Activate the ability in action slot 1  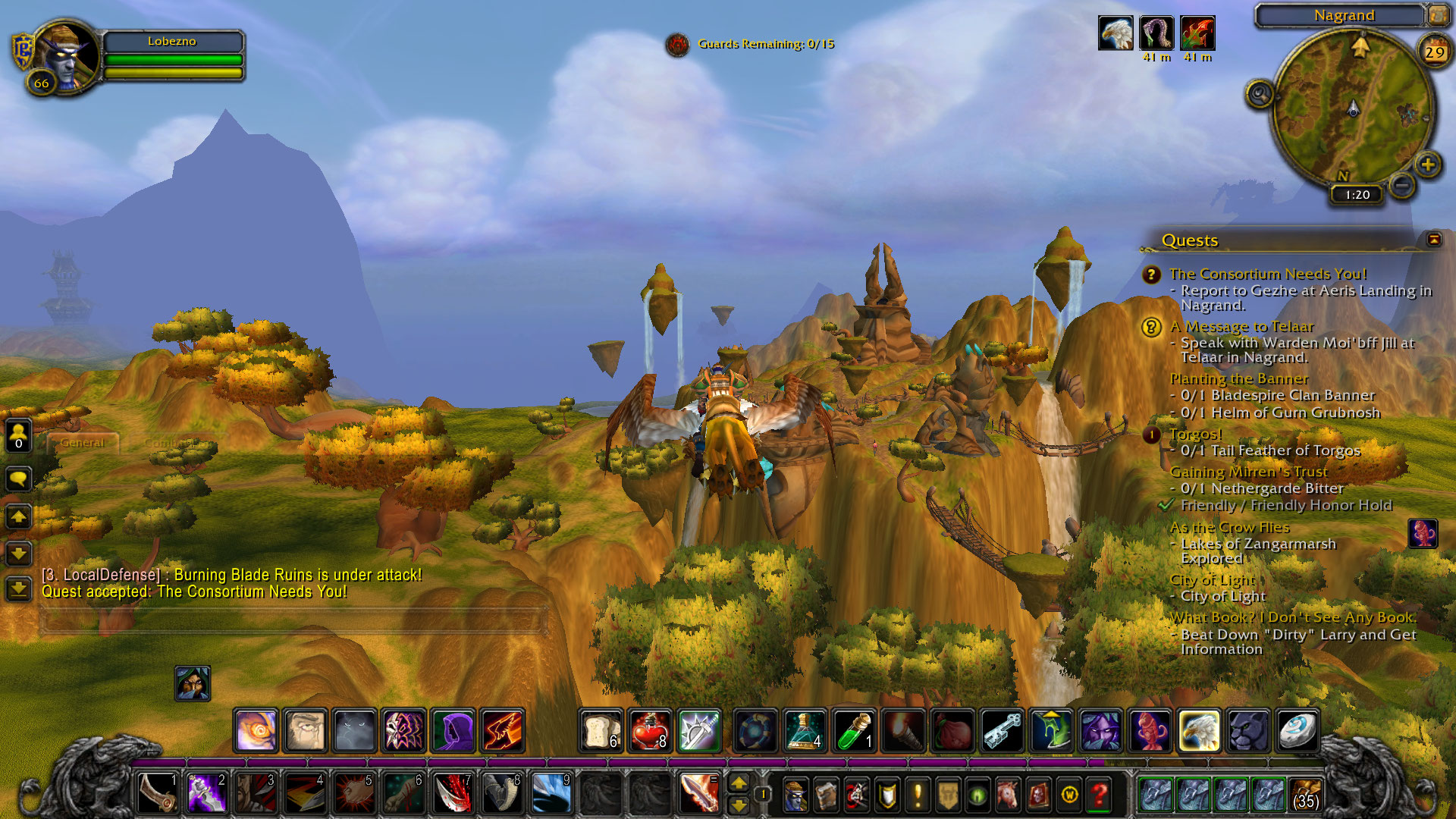(x=158, y=794)
